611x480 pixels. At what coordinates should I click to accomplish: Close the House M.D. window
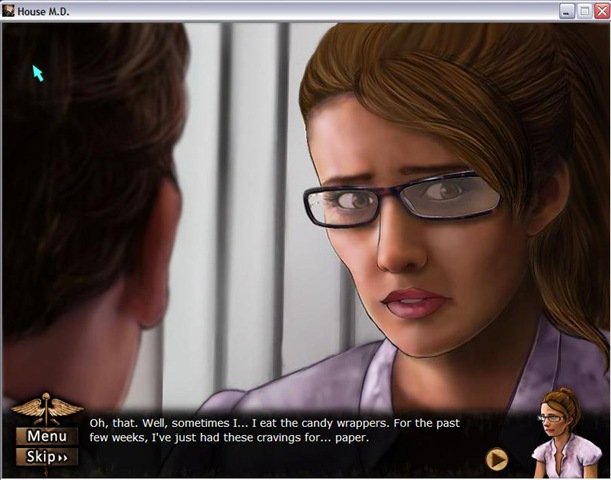tap(601, 10)
